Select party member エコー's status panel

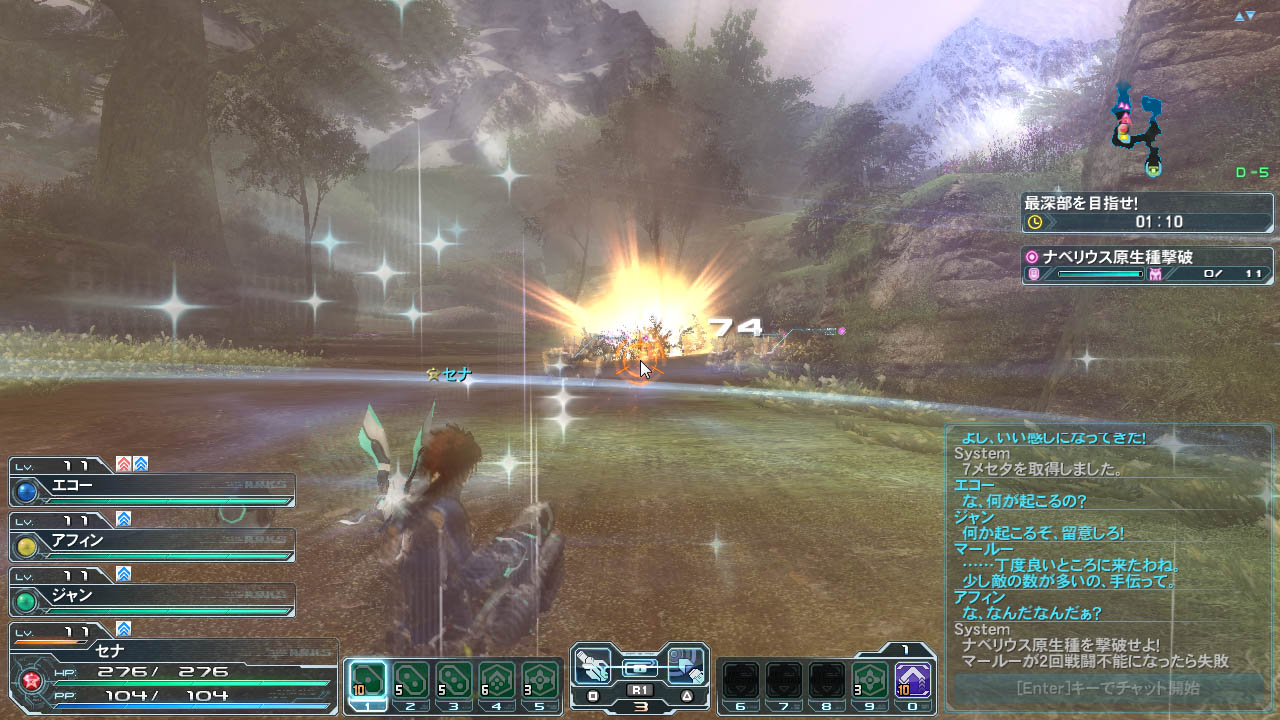click(152, 489)
